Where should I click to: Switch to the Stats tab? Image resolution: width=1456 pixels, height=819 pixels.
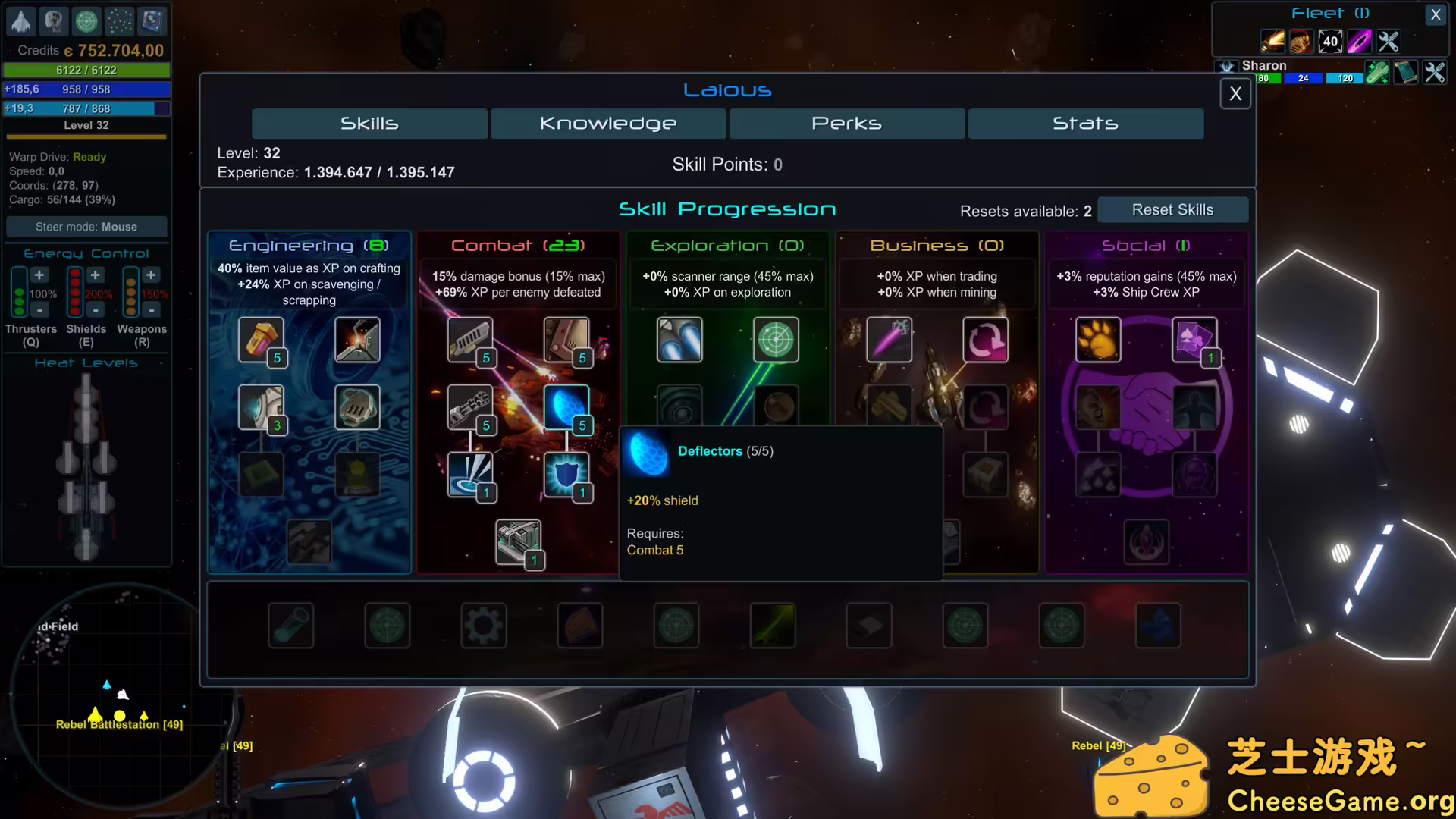click(1085, 123)
